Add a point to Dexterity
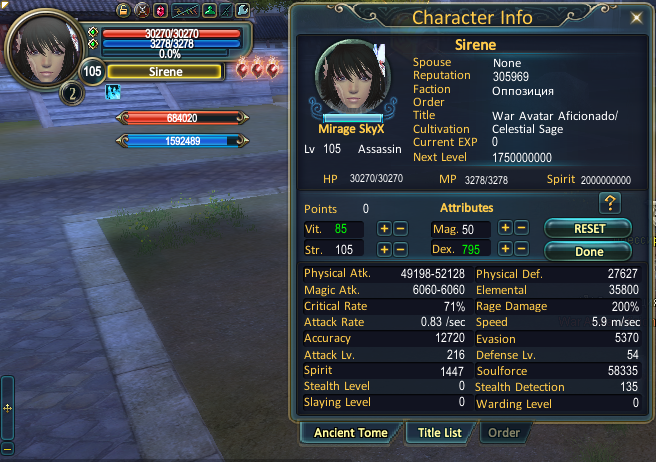The width and height of the screenshot is (656, 462). click(x=506, y=249)
